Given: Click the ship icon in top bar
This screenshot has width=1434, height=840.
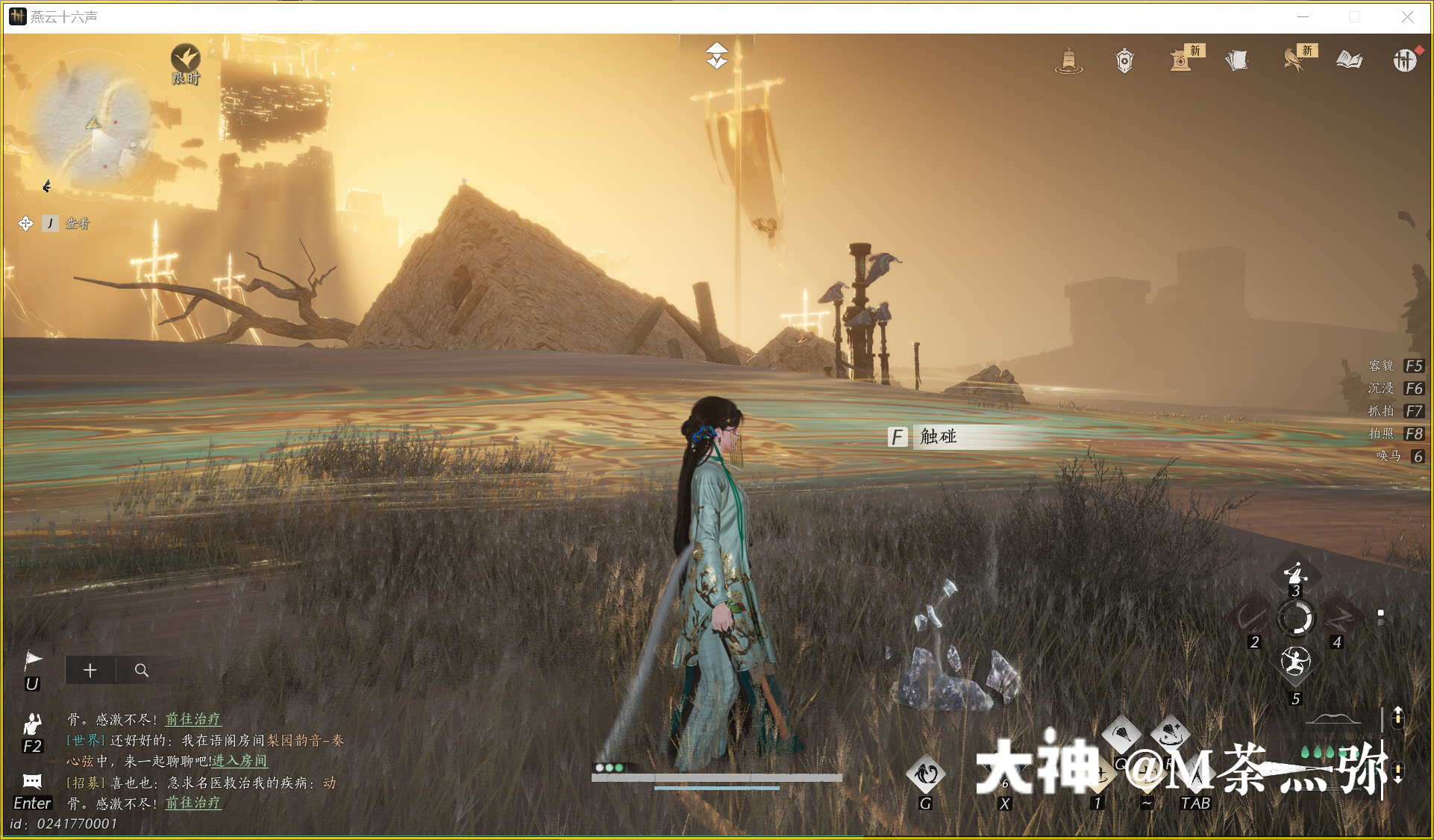Looking at the screenshot, I should point(1068,60).
